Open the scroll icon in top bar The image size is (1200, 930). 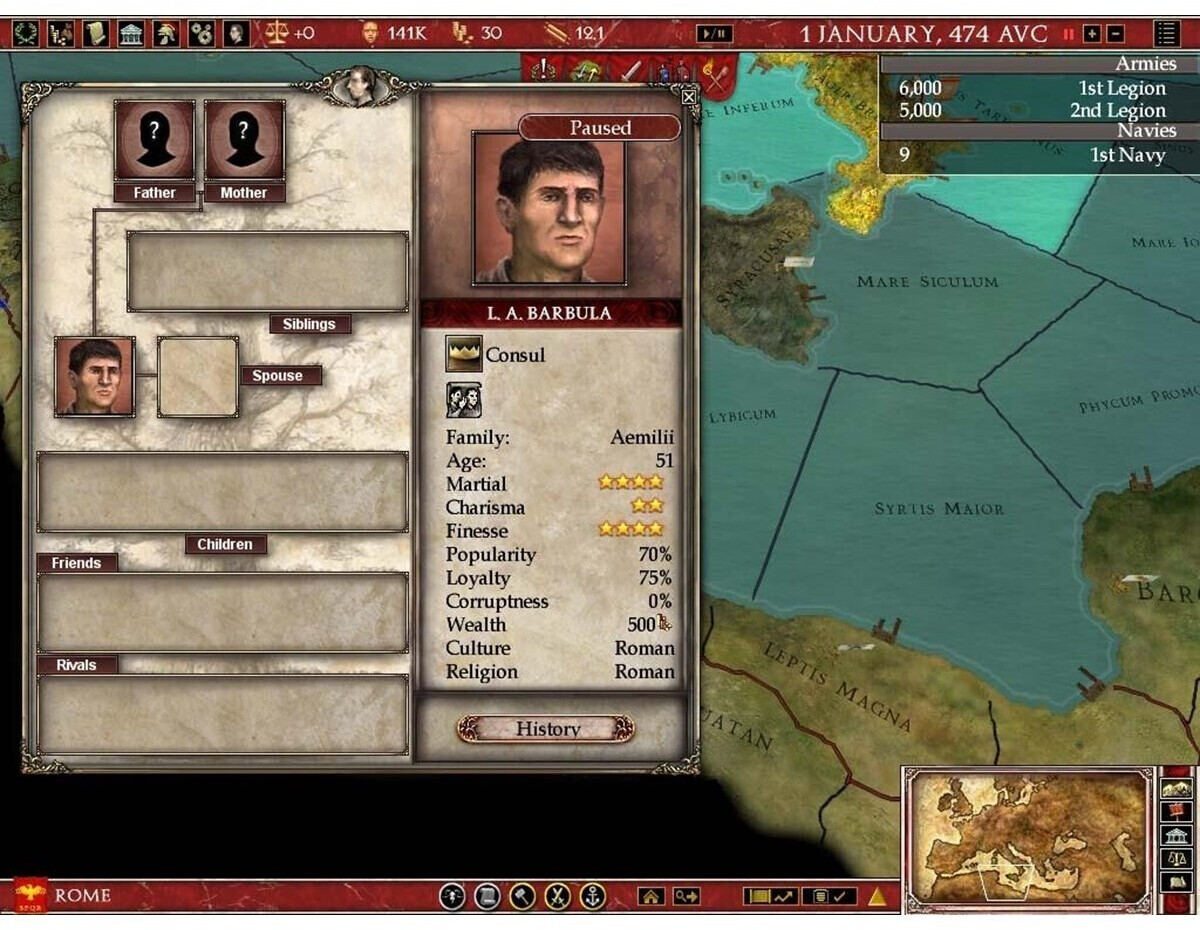click(x=96, y=33)
